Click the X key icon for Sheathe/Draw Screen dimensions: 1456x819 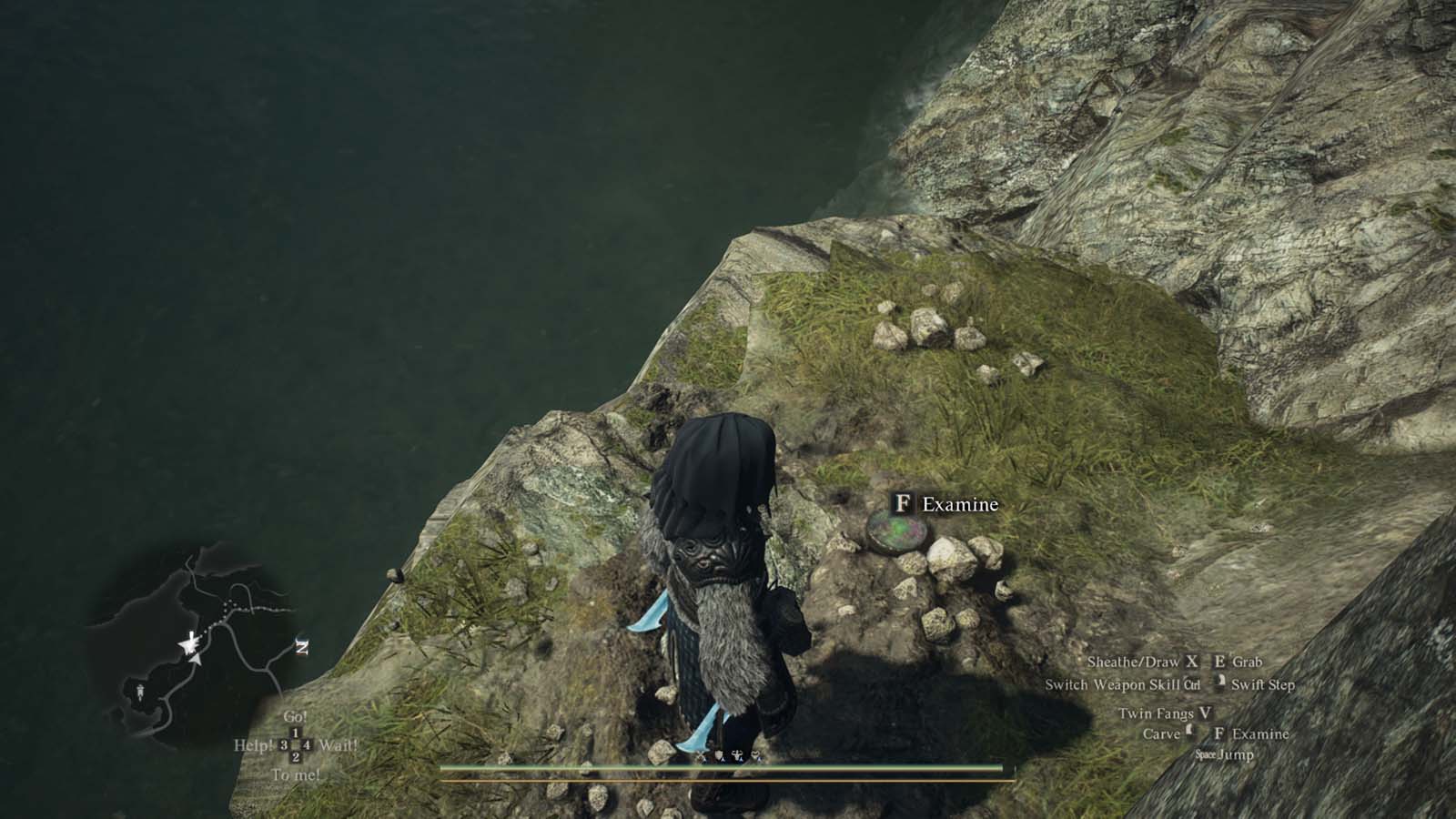tap(1192, 662)
